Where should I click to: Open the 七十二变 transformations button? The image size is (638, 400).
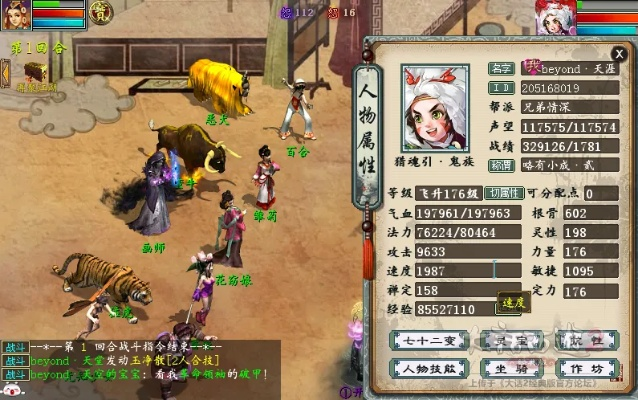click(x=427, y=341)
